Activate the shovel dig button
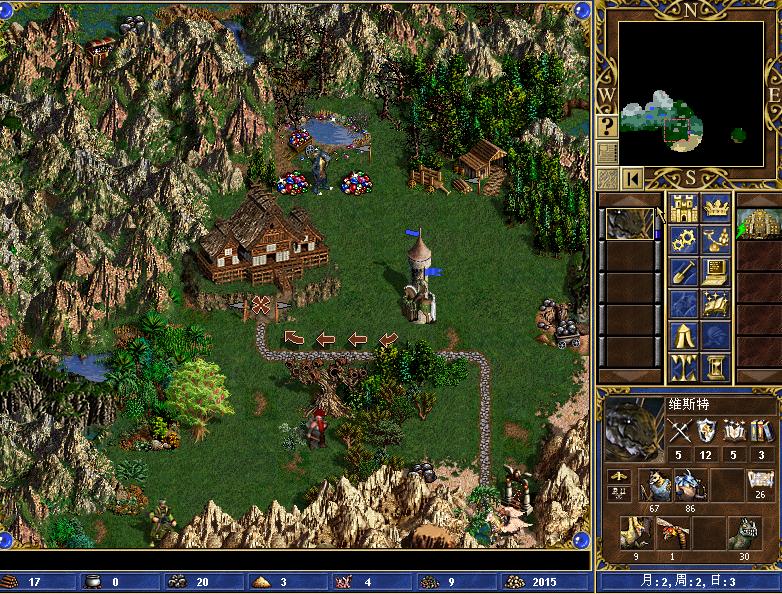 (x=684, y=271)
